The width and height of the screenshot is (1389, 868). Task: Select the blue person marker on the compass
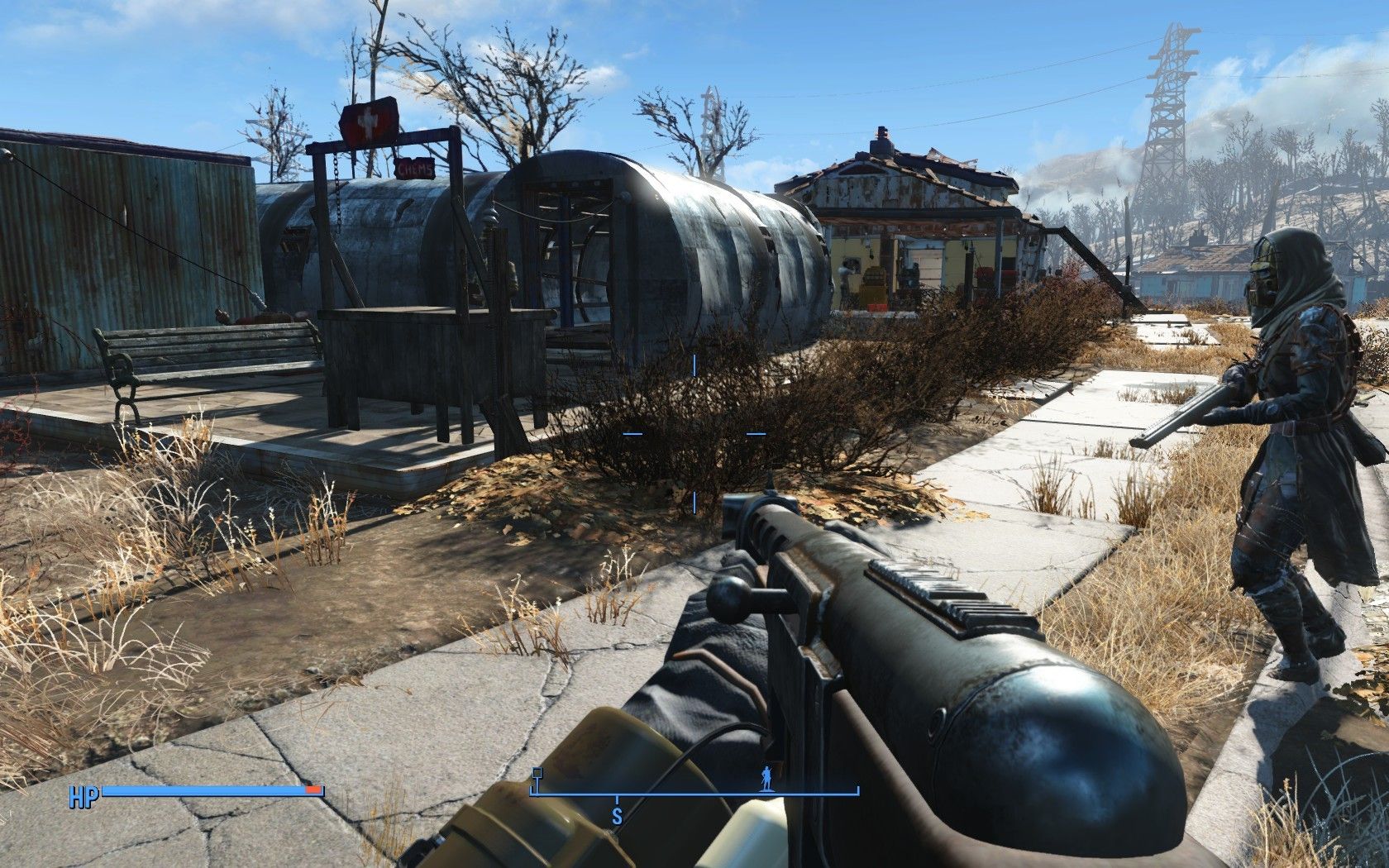pyautogui.click(x=766, y=778)
